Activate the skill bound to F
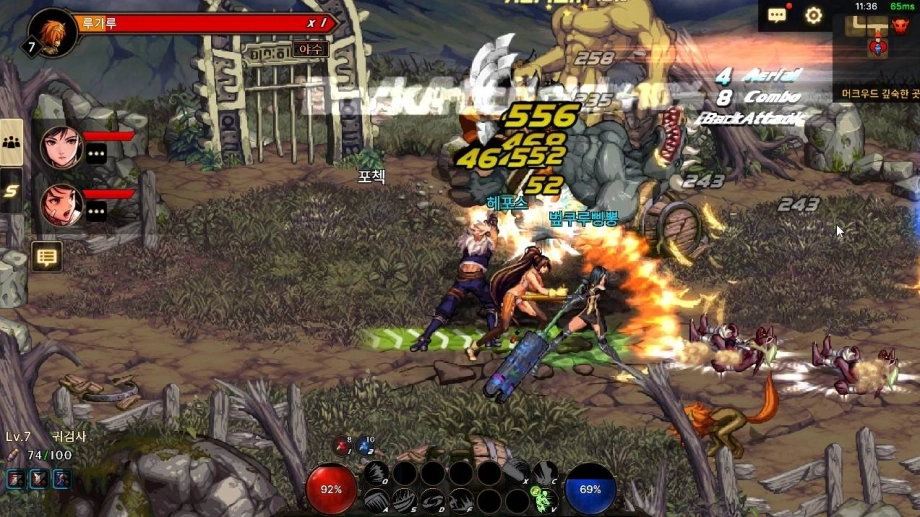 (x=461, y=499)
